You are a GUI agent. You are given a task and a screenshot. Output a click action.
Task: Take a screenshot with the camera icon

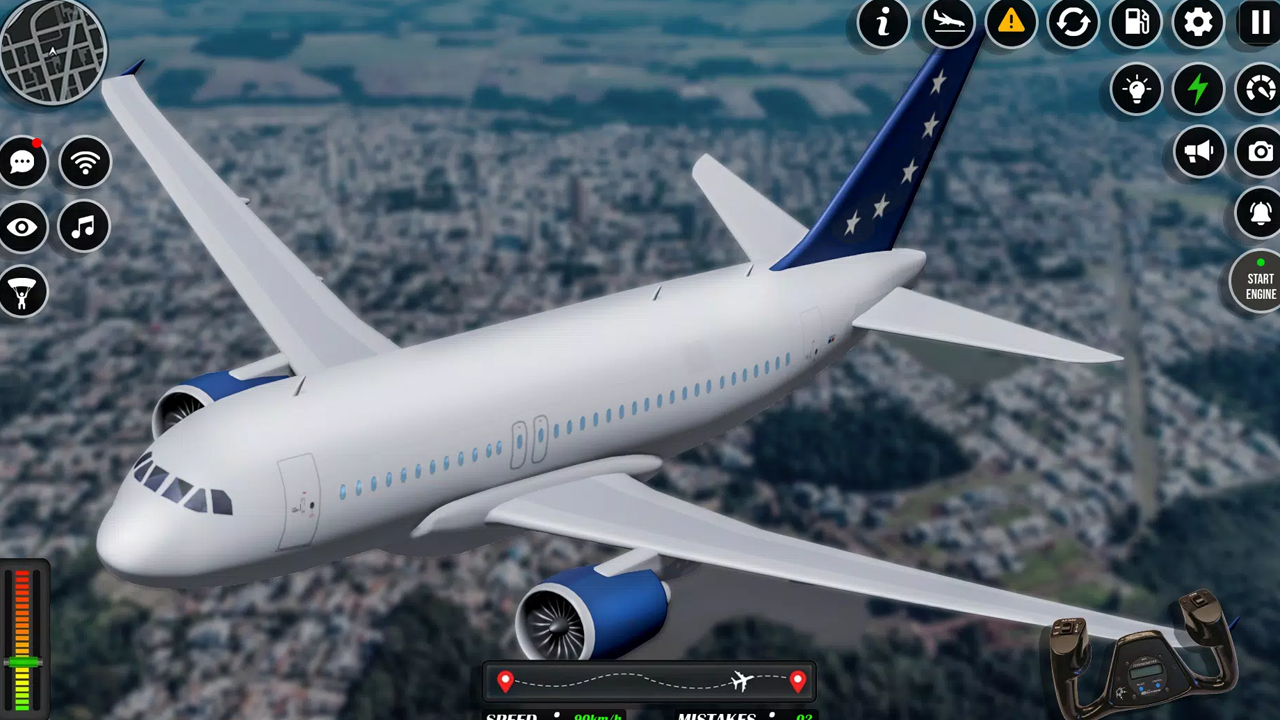coord(1260,151)
